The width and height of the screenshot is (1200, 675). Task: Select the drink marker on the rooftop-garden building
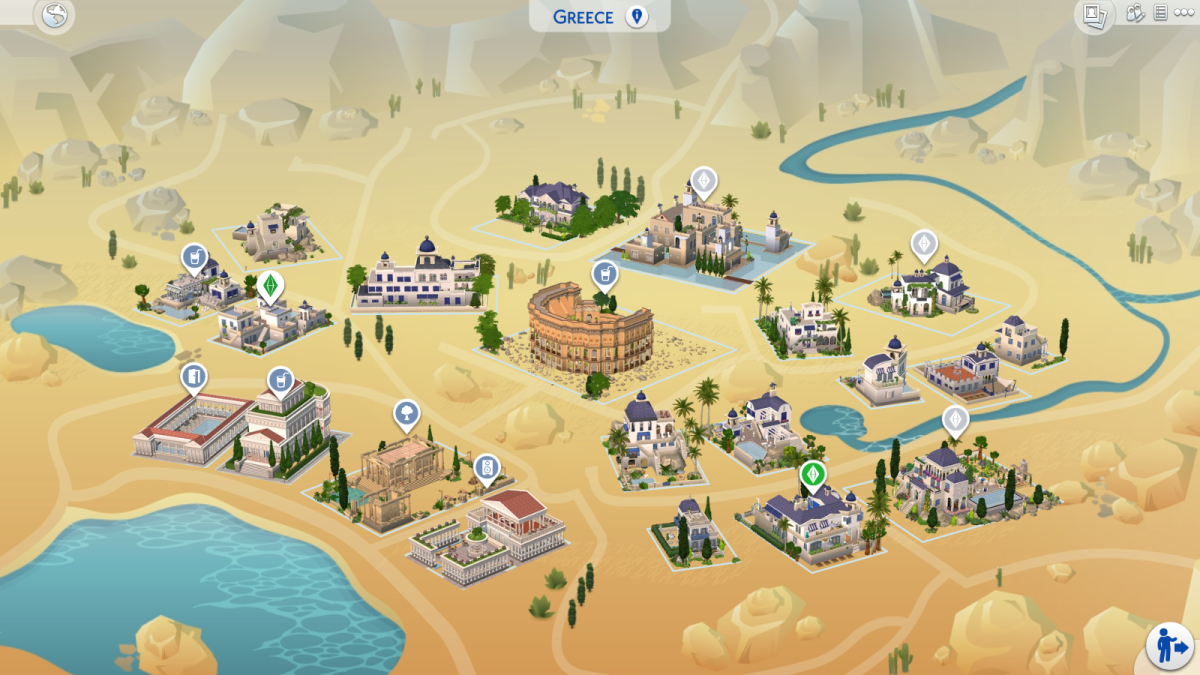click(280, 380)
